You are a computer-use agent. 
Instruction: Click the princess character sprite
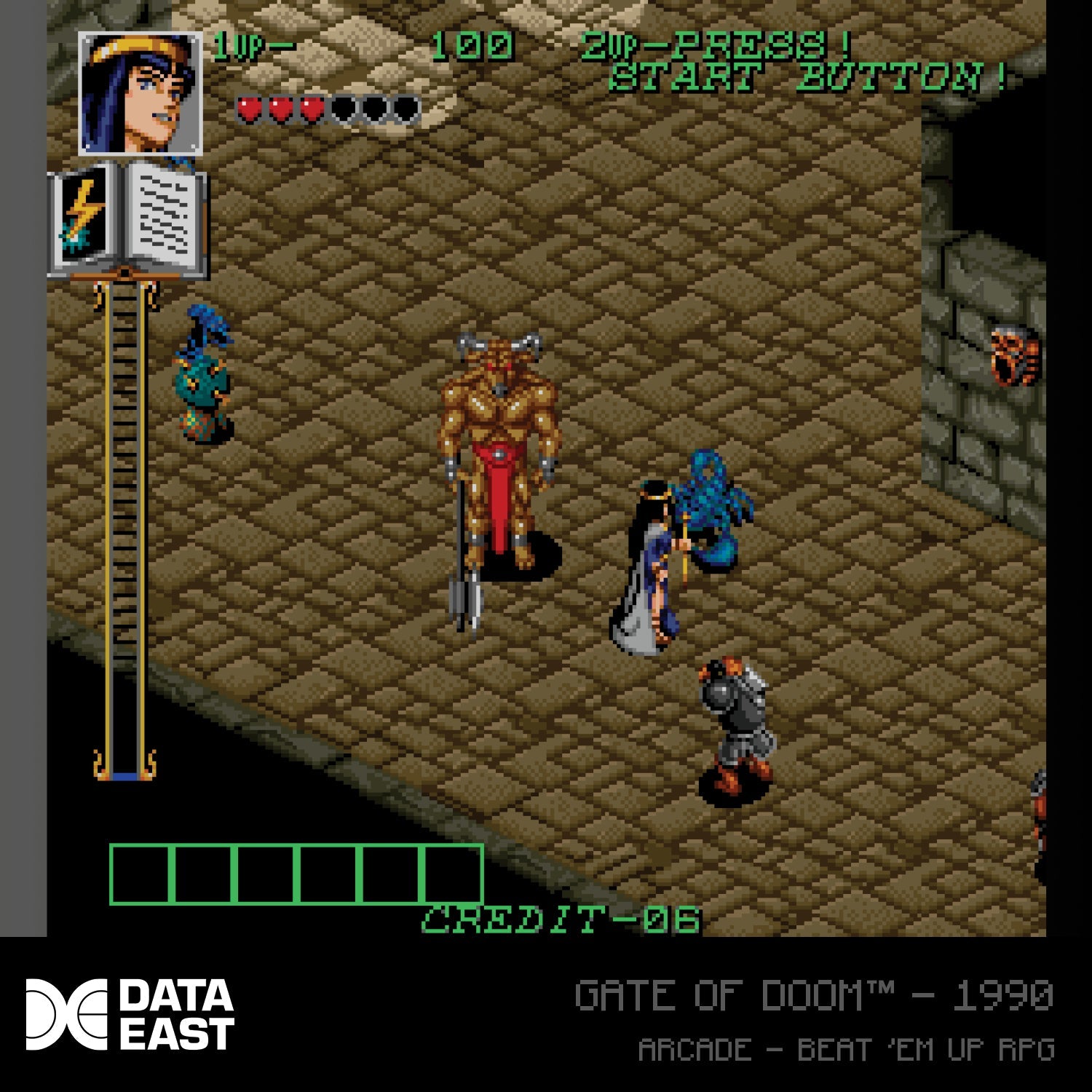click(x=648, y=575)
